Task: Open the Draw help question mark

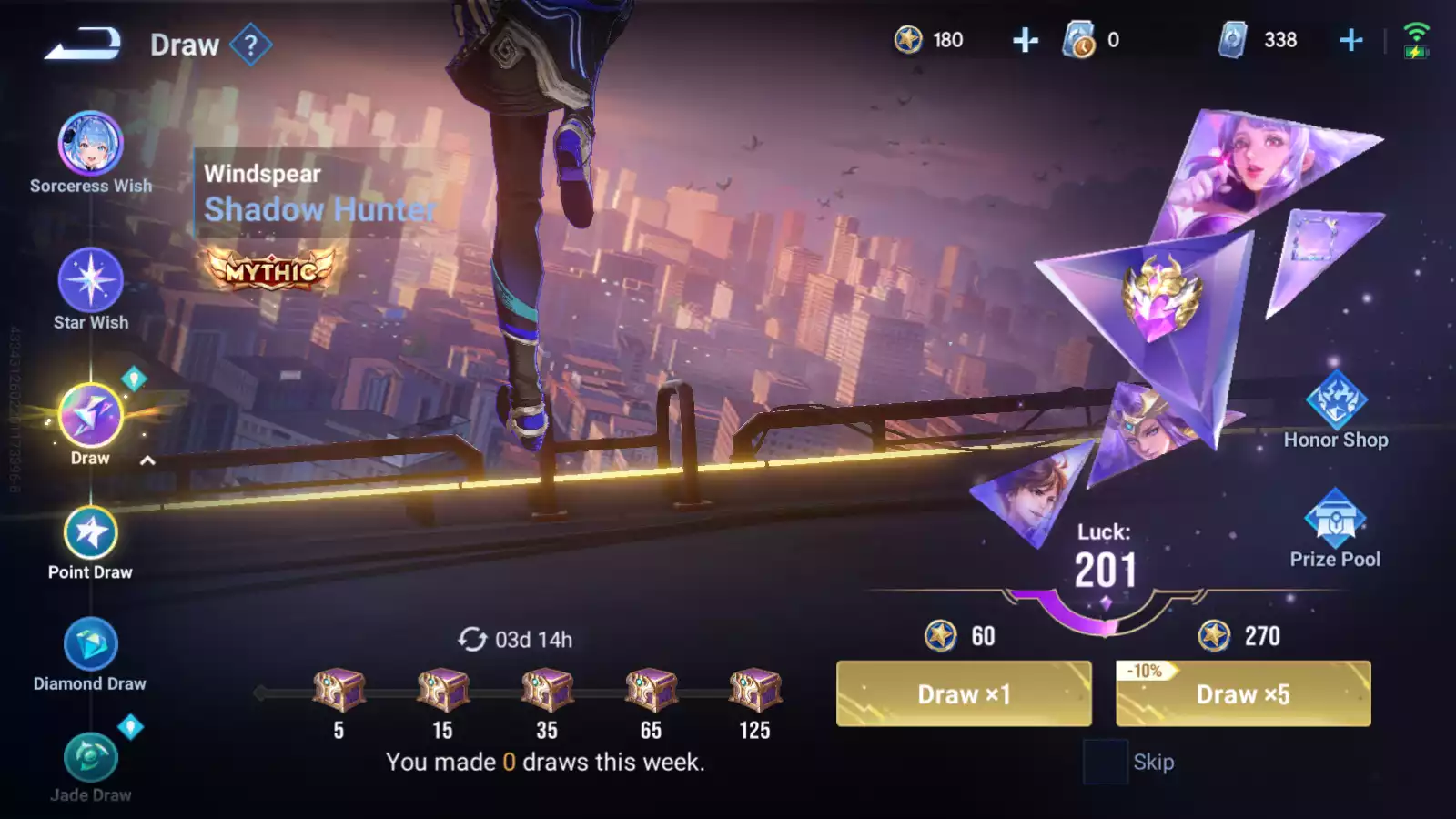Action: (x=251, y=45)
